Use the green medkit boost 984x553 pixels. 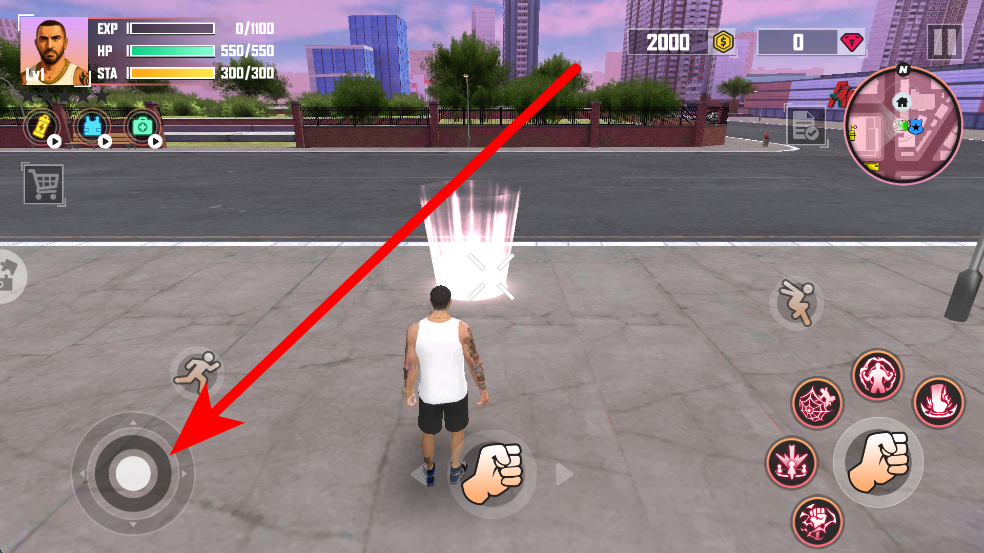pyautogui.click(x=143, y=127)
